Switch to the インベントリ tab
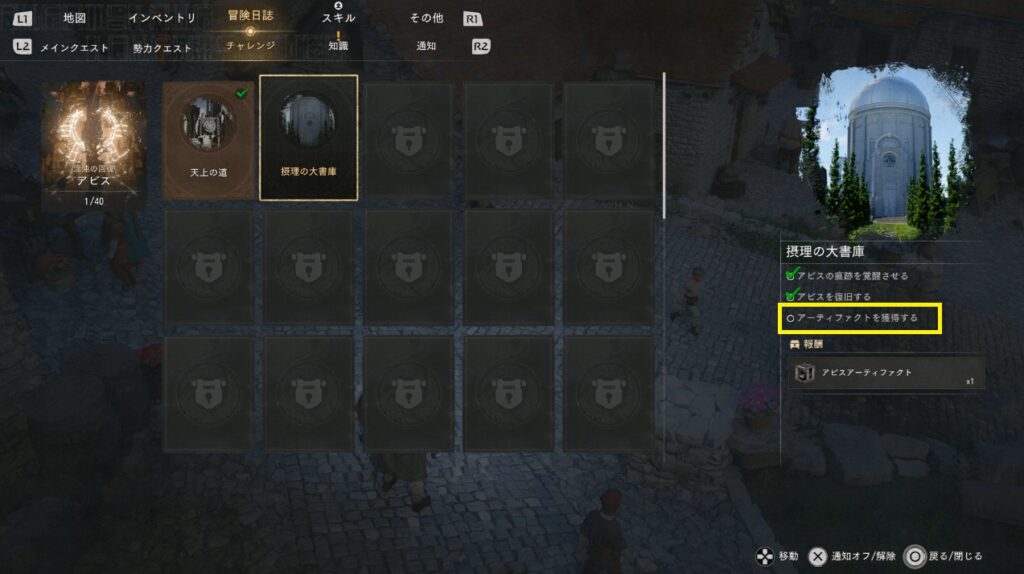The width and height of the screenshot is (1024, 574). 160,18
